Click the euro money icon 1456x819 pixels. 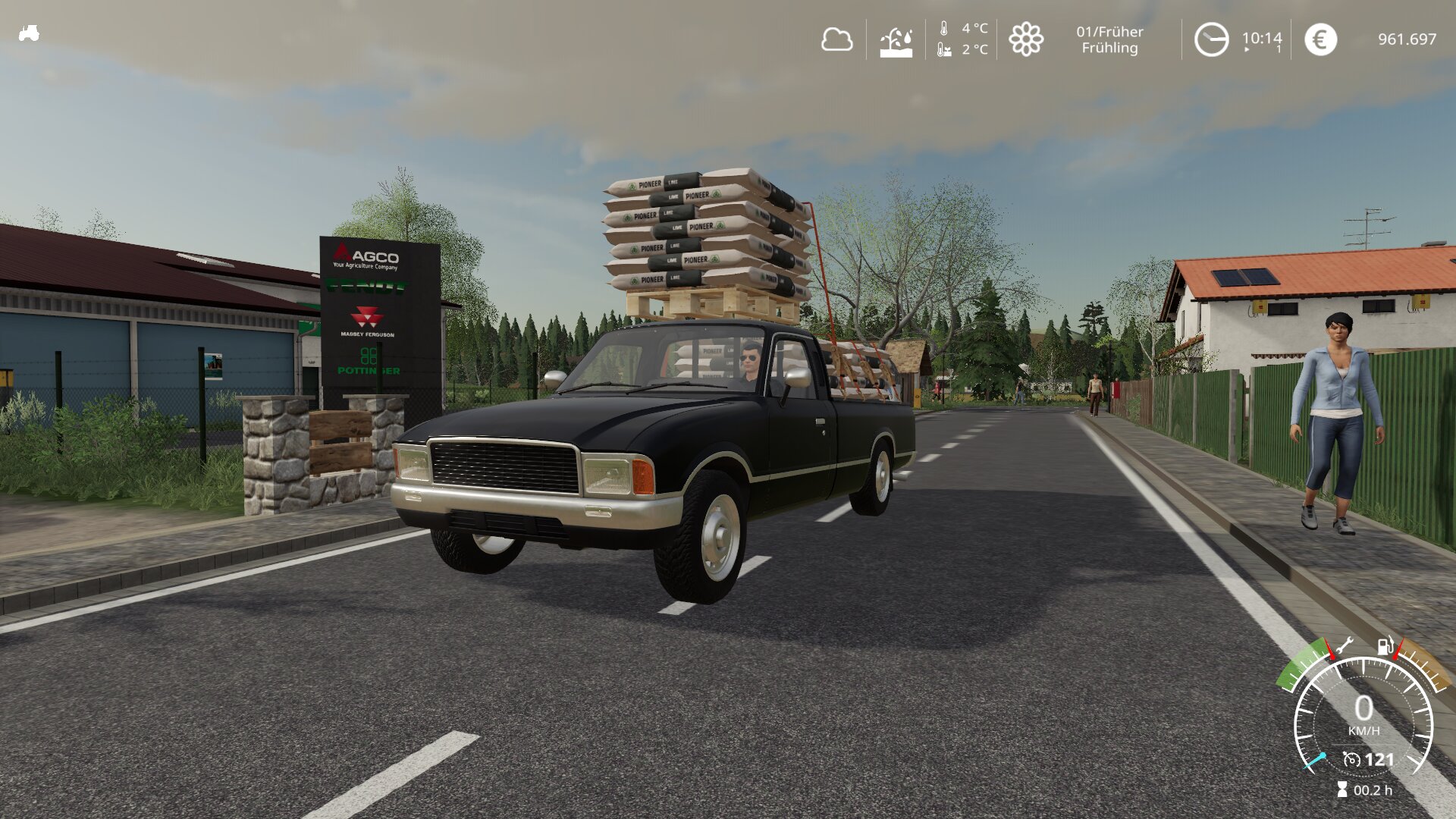1320,39
